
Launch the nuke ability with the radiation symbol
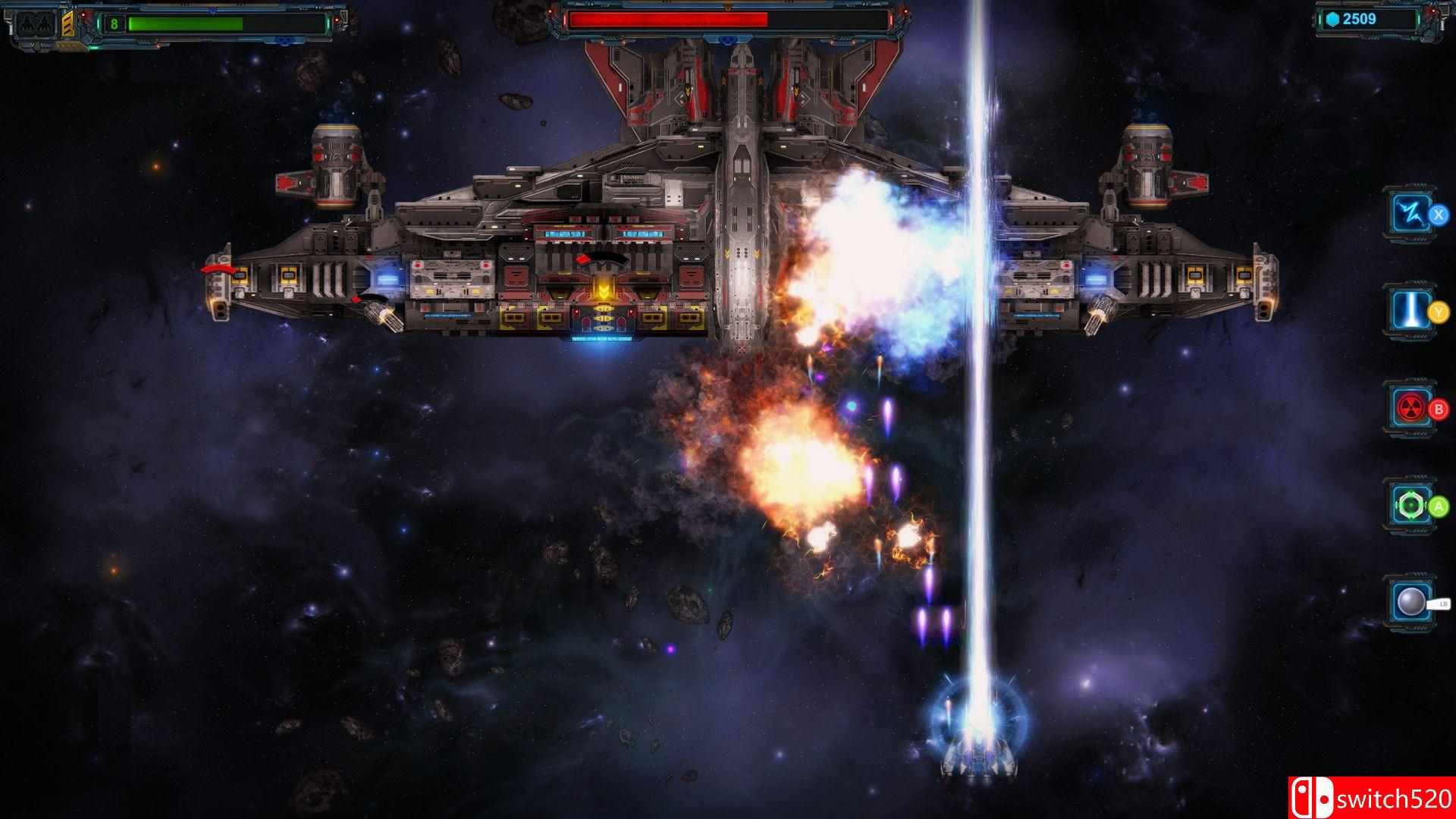tap(1410, 409)
